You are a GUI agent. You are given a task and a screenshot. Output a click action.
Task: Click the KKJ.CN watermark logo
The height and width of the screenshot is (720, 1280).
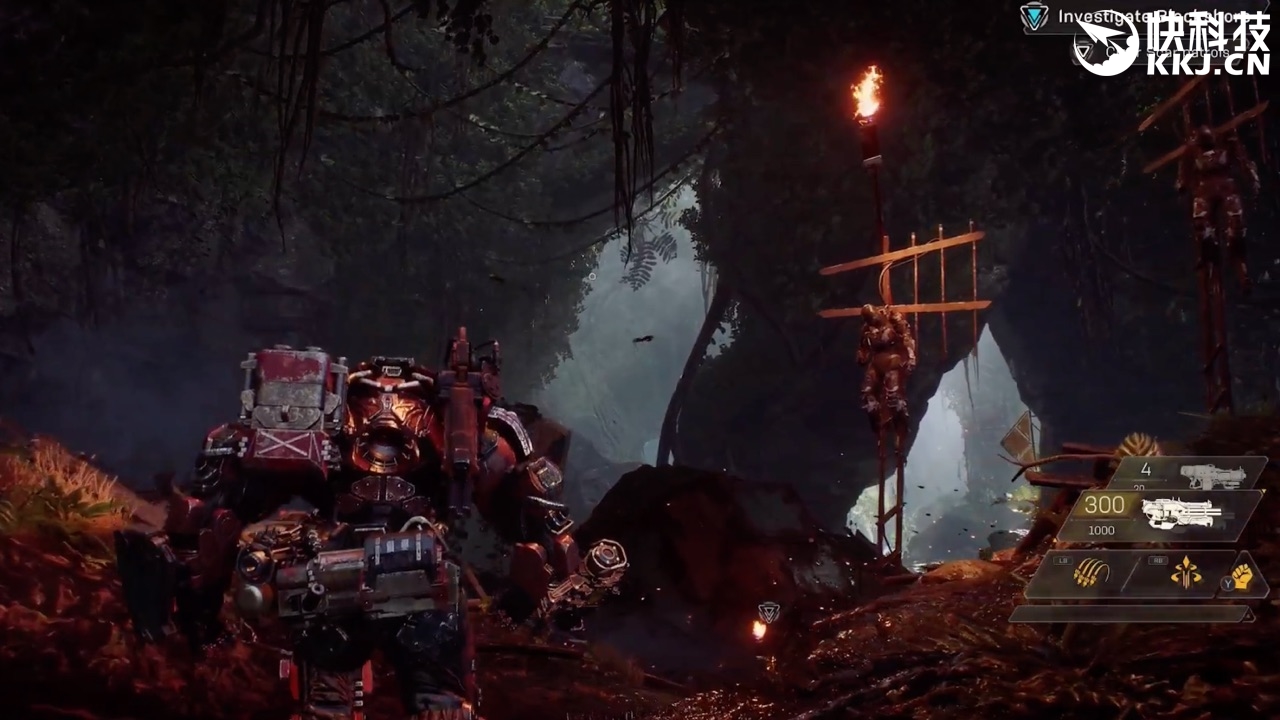tap(1172, 42)
